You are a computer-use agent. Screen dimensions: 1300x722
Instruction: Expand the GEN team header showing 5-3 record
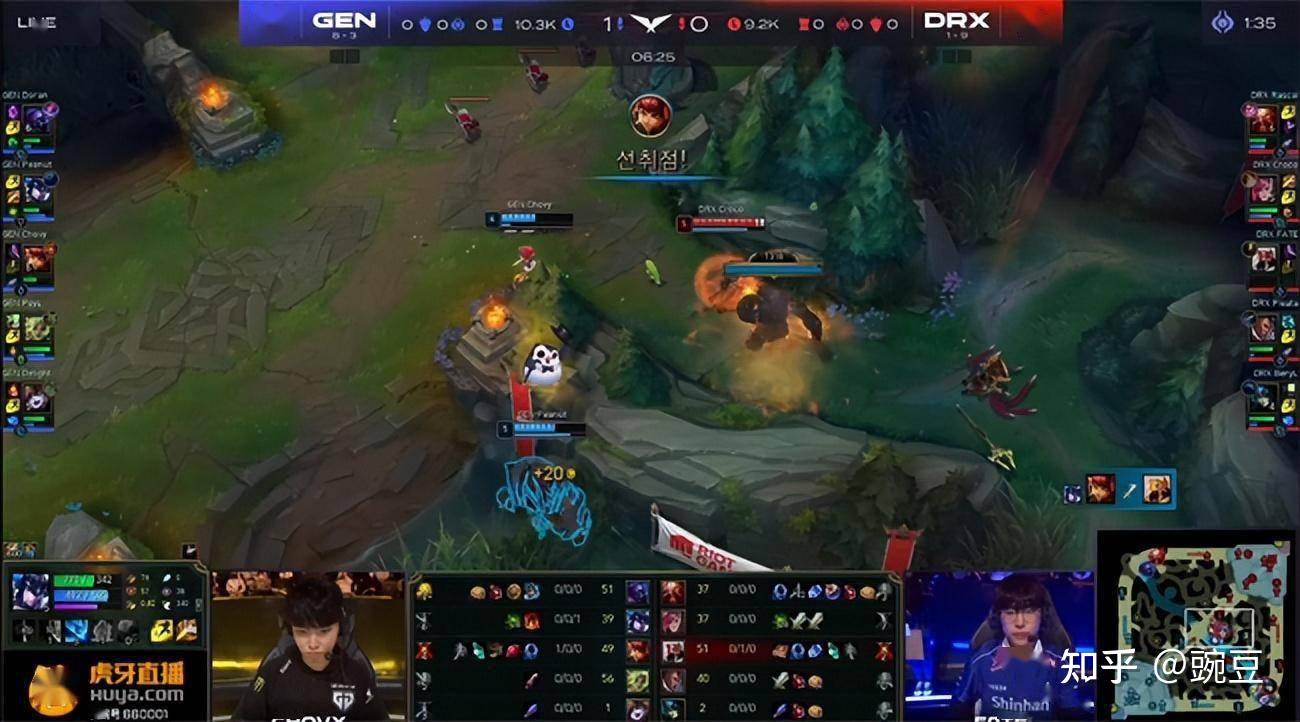pyautogui.click(x=345, y=18)
